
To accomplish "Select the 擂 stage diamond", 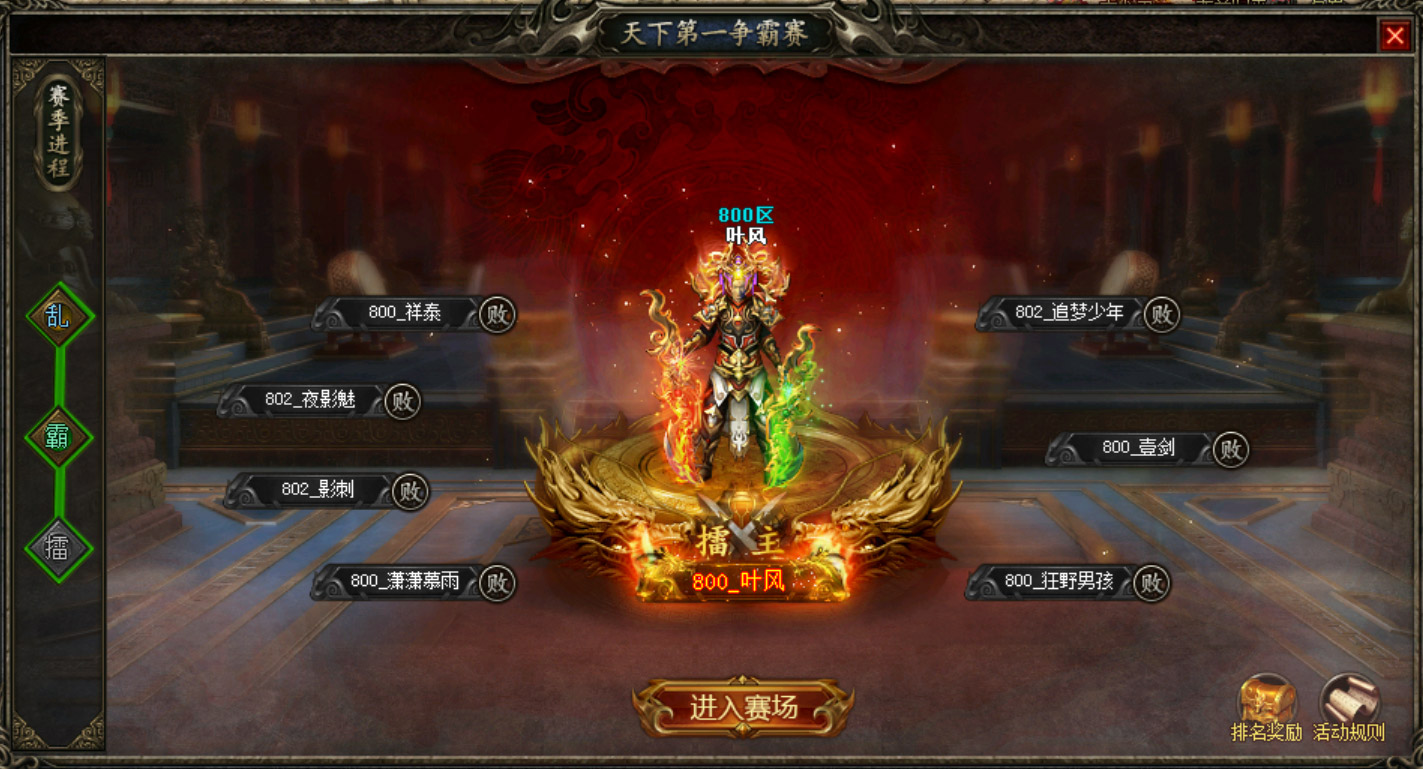I will (59, 547).
